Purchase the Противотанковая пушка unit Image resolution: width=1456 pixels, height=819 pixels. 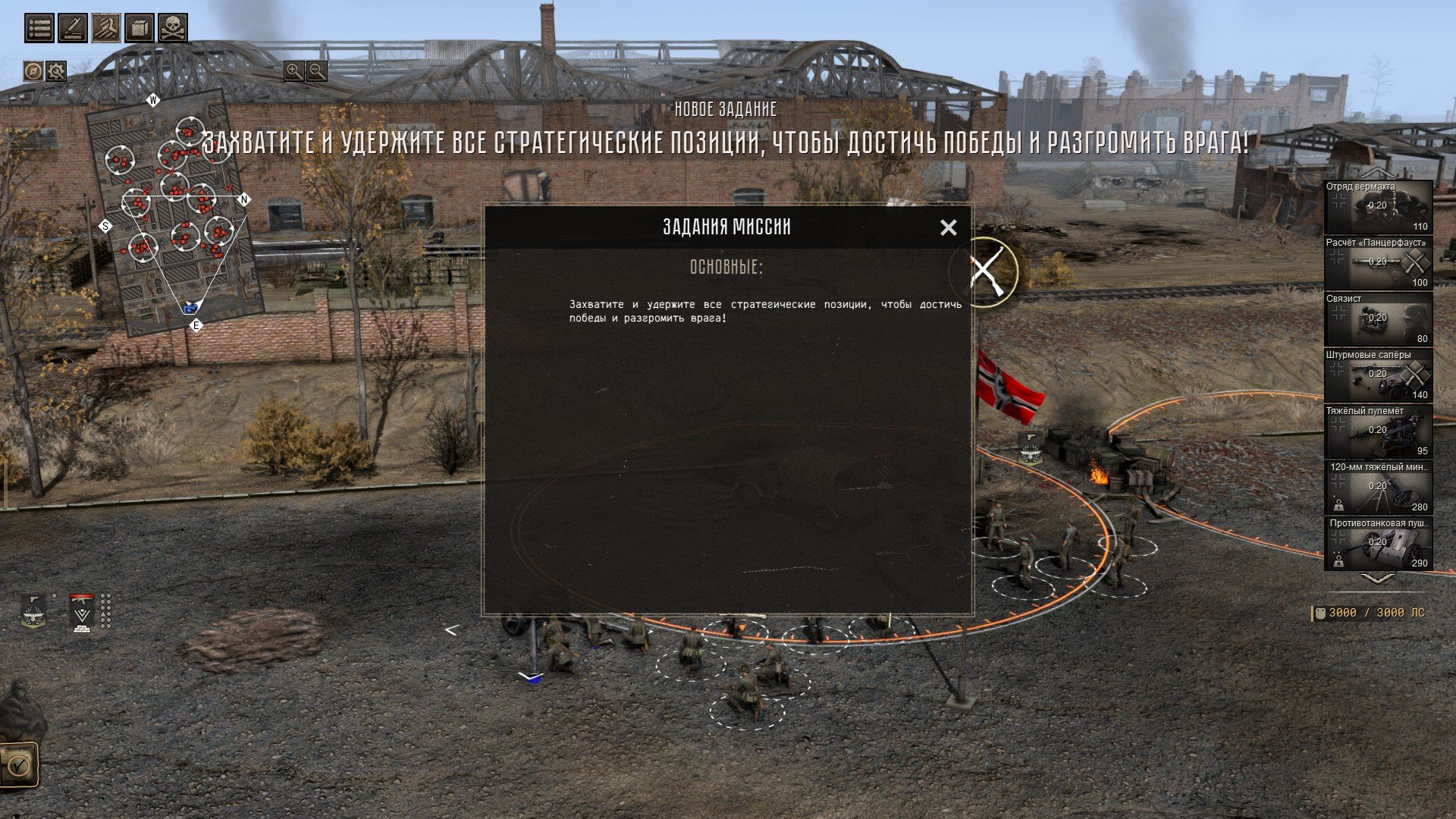[1378, 544]
